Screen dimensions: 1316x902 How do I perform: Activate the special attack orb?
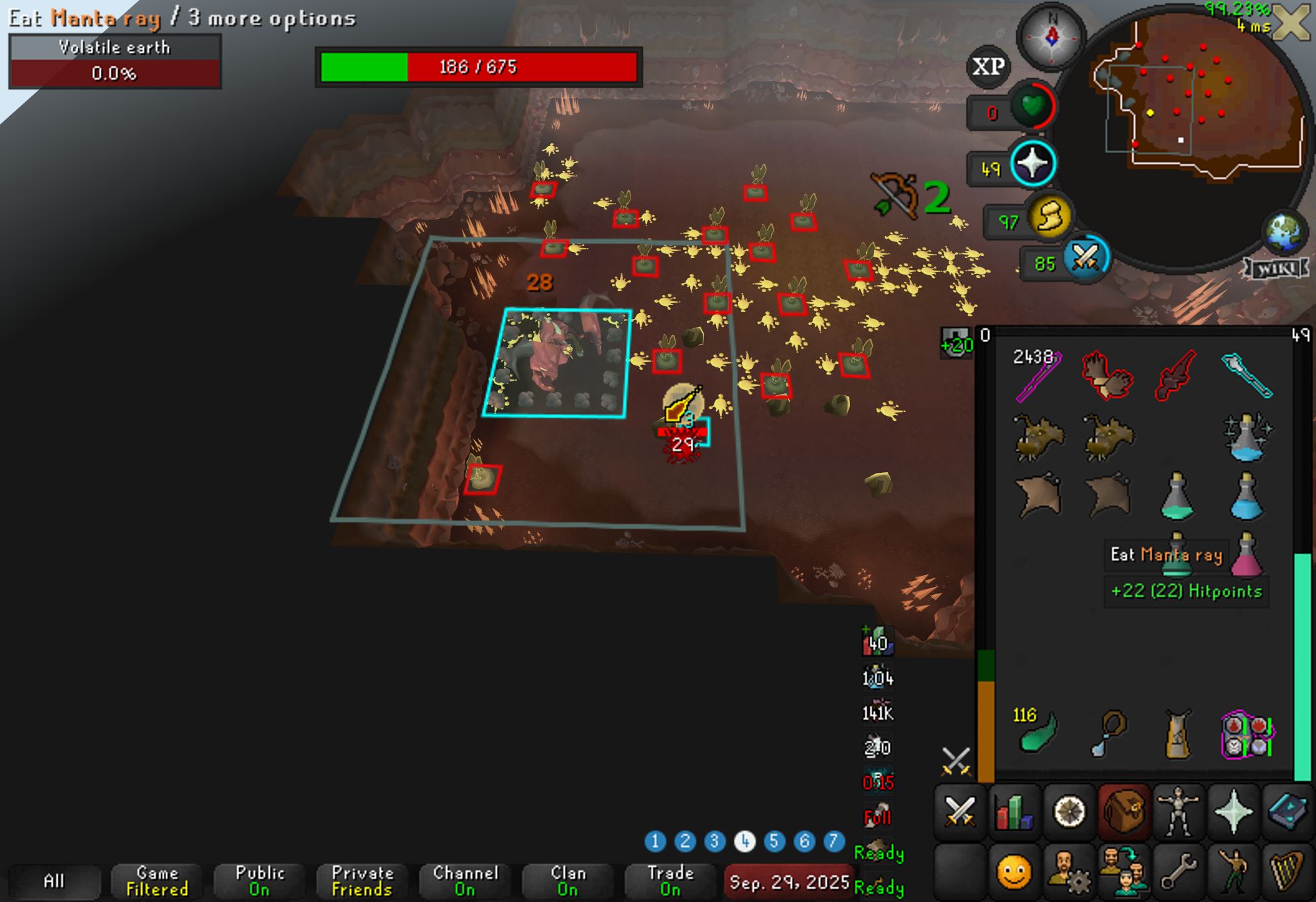click(x=1085, y=259)
